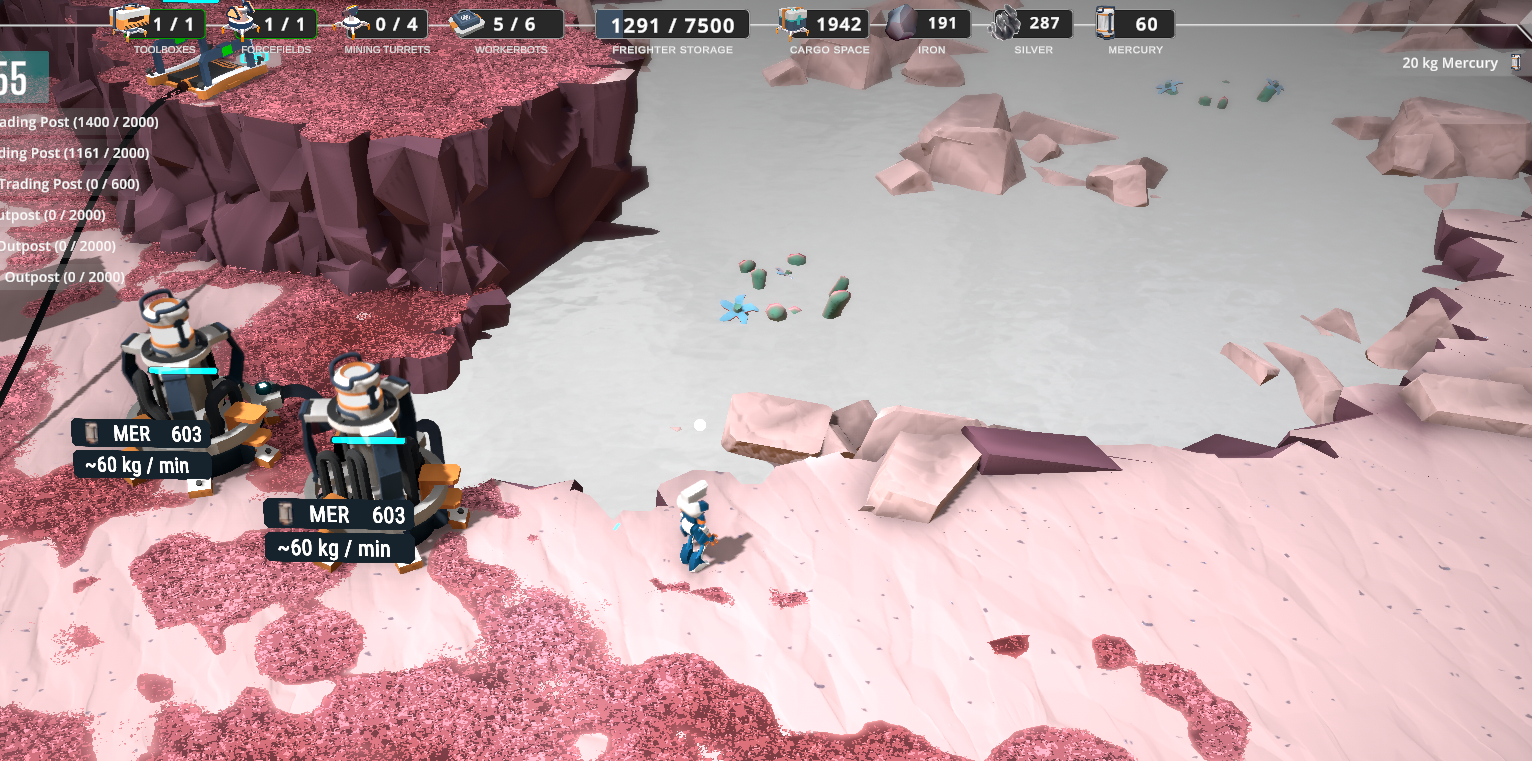Pick the Mining Turrets icon
The width and height of the screenshot is (1532, 761).
353,21
